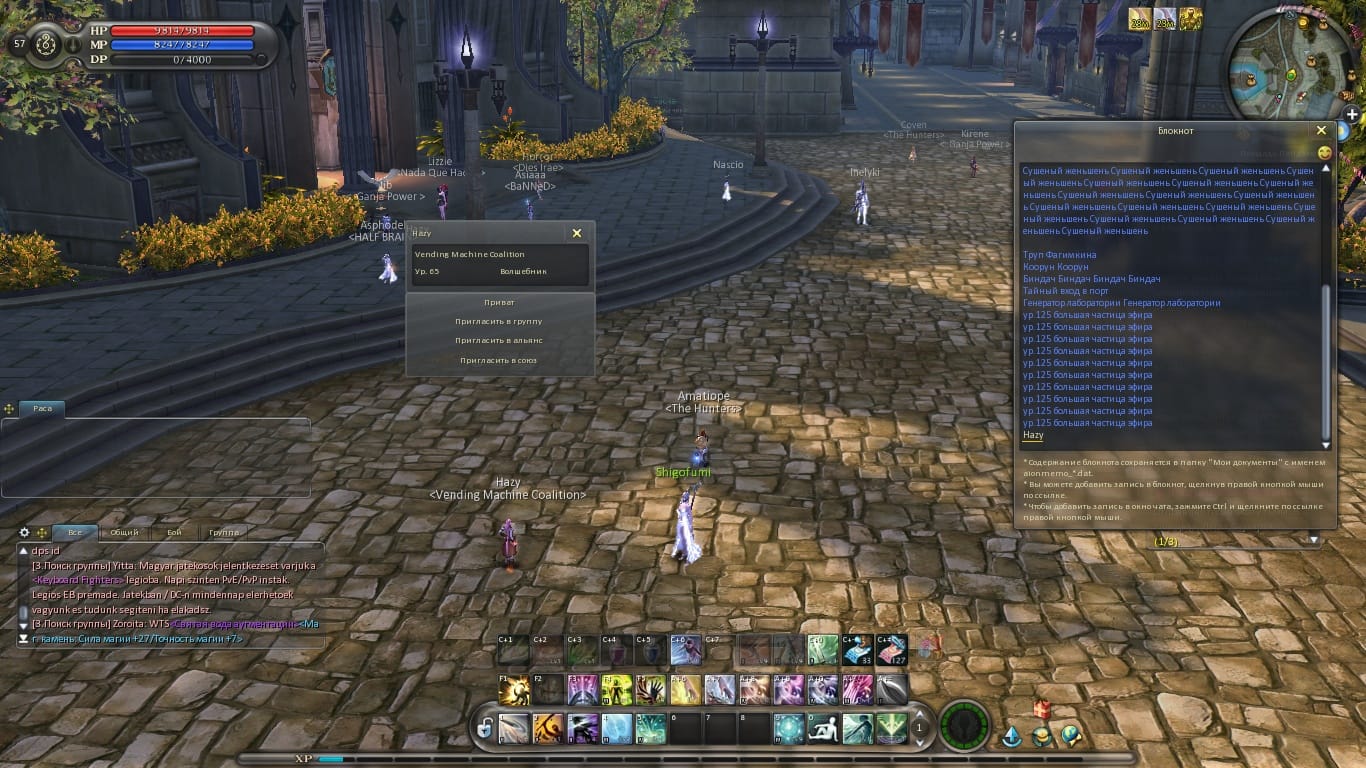
Task: Click the Hazy link in the notepad
Action: (1033, 435)
